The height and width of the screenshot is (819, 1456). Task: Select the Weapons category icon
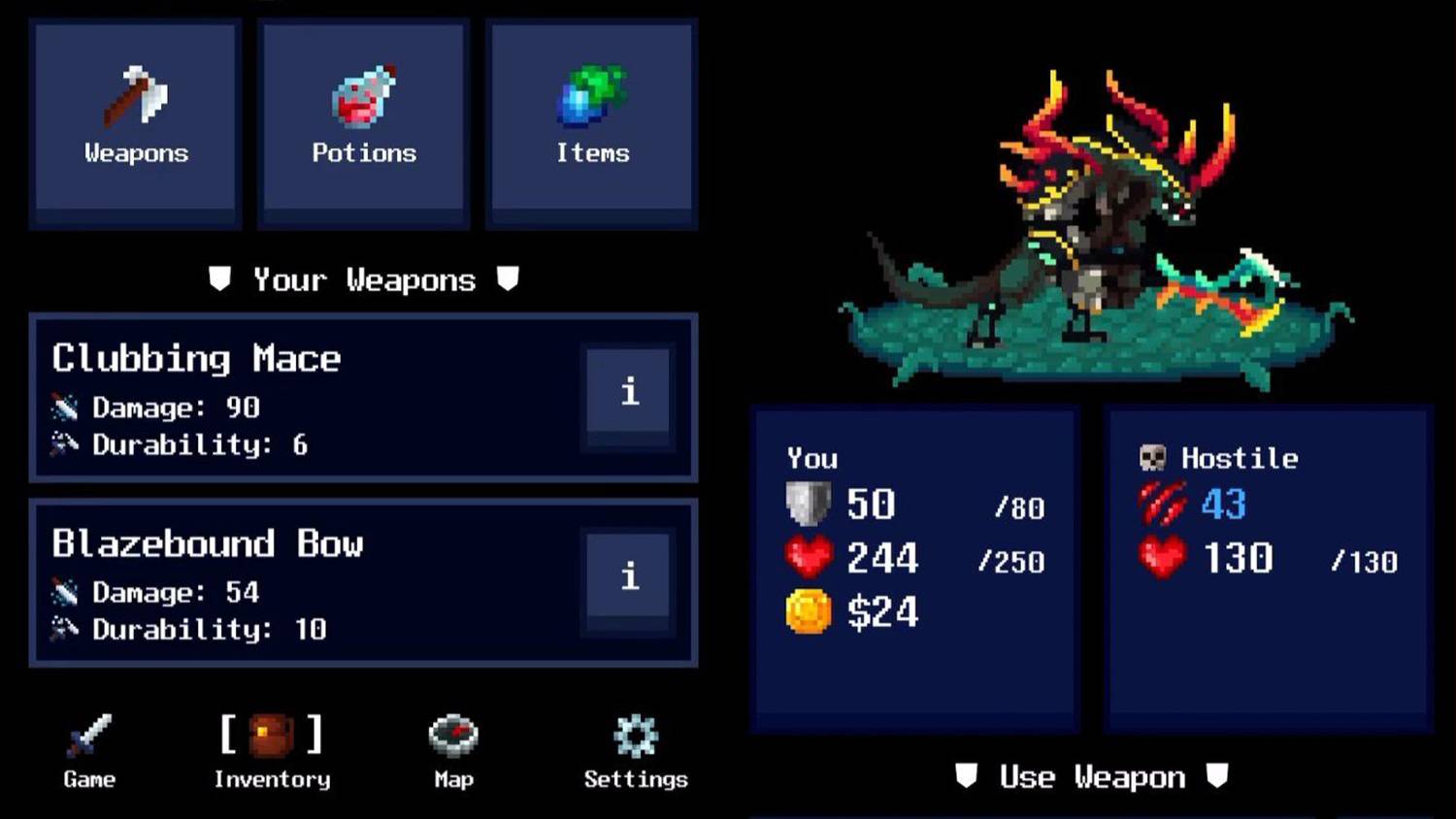[135, 97]
